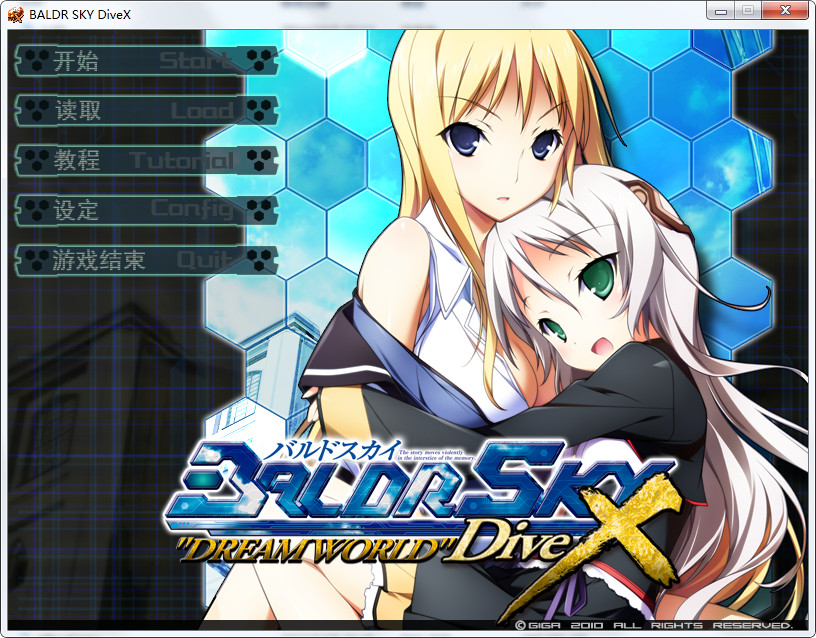Start a new game with 开始
Viewport: 816px width, 638px height.
click(x=145, y=60)
